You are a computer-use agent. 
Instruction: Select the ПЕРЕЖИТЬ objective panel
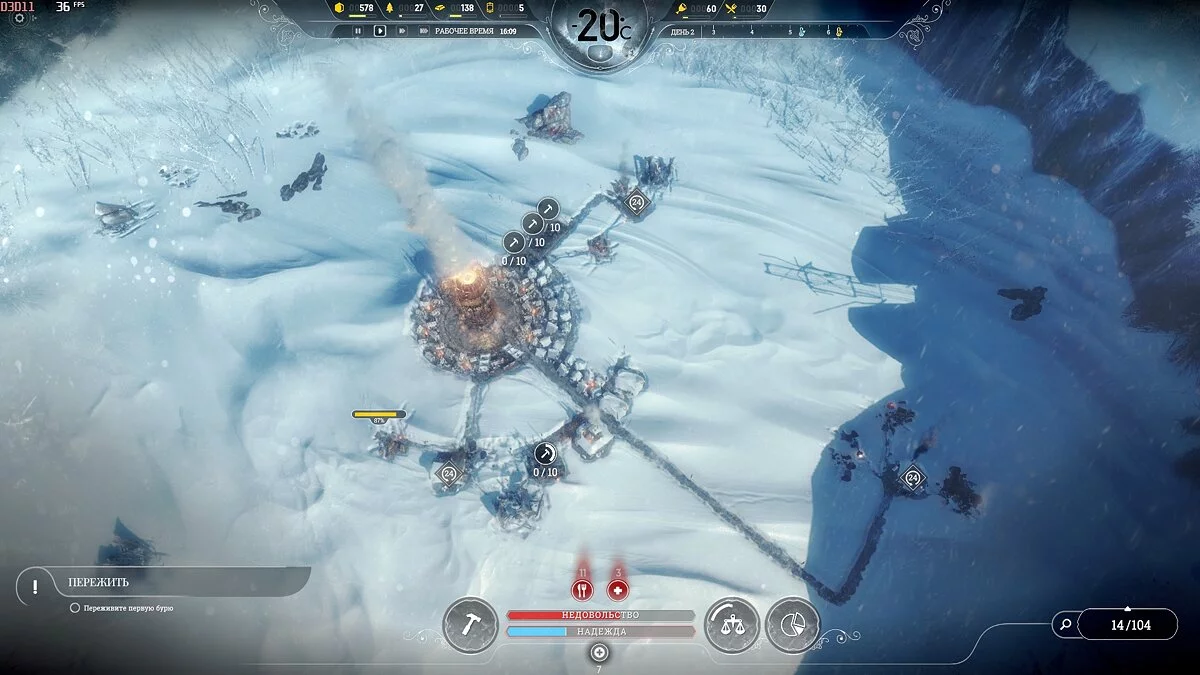tap(160, 582)
